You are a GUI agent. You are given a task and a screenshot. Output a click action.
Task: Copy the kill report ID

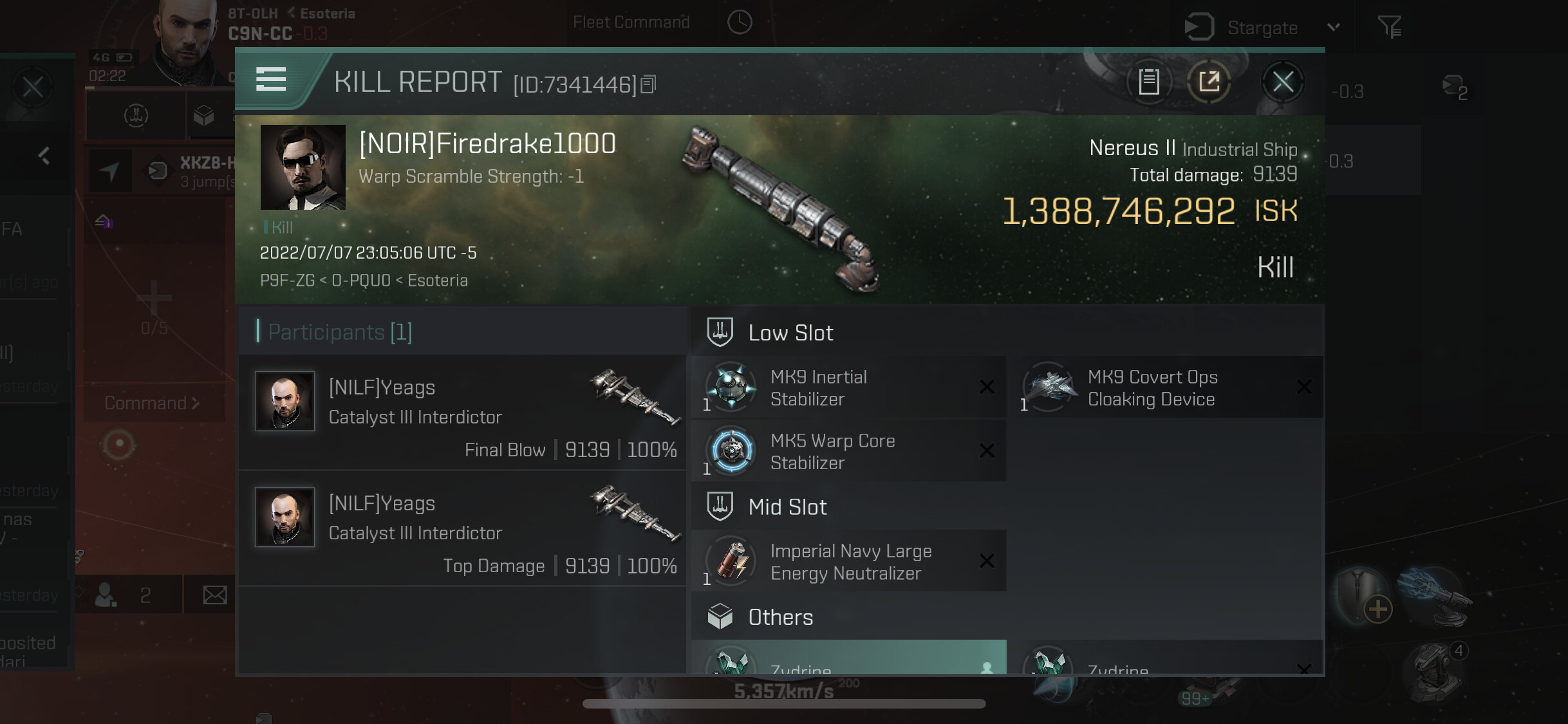[x=649, y=84]
